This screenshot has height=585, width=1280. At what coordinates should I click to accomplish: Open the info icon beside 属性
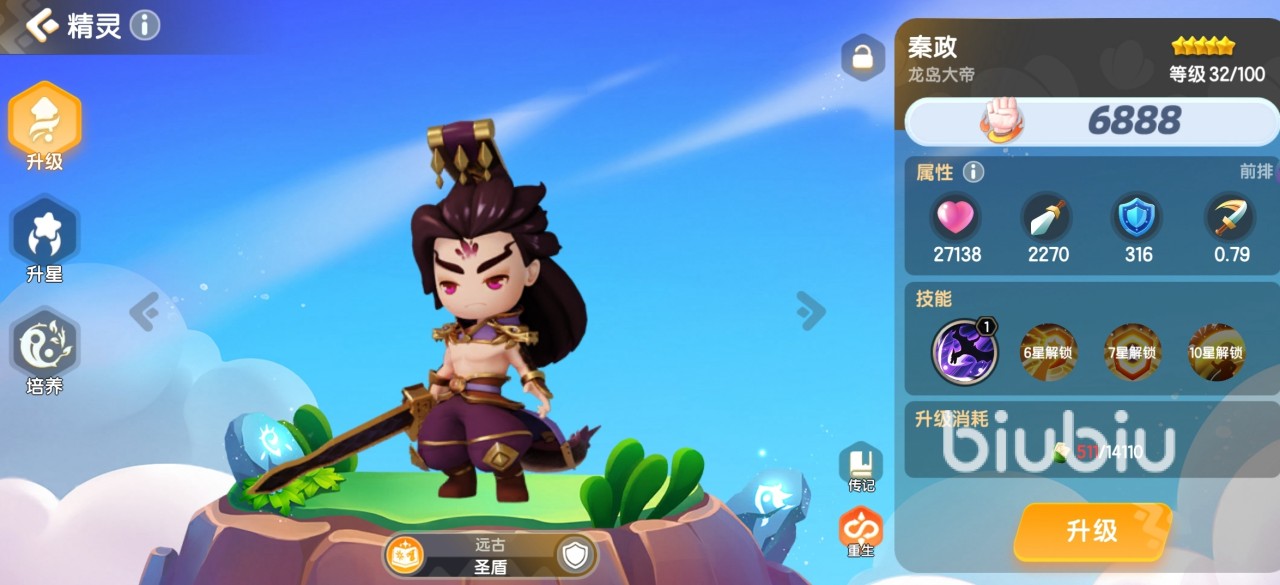click(973, 172)
